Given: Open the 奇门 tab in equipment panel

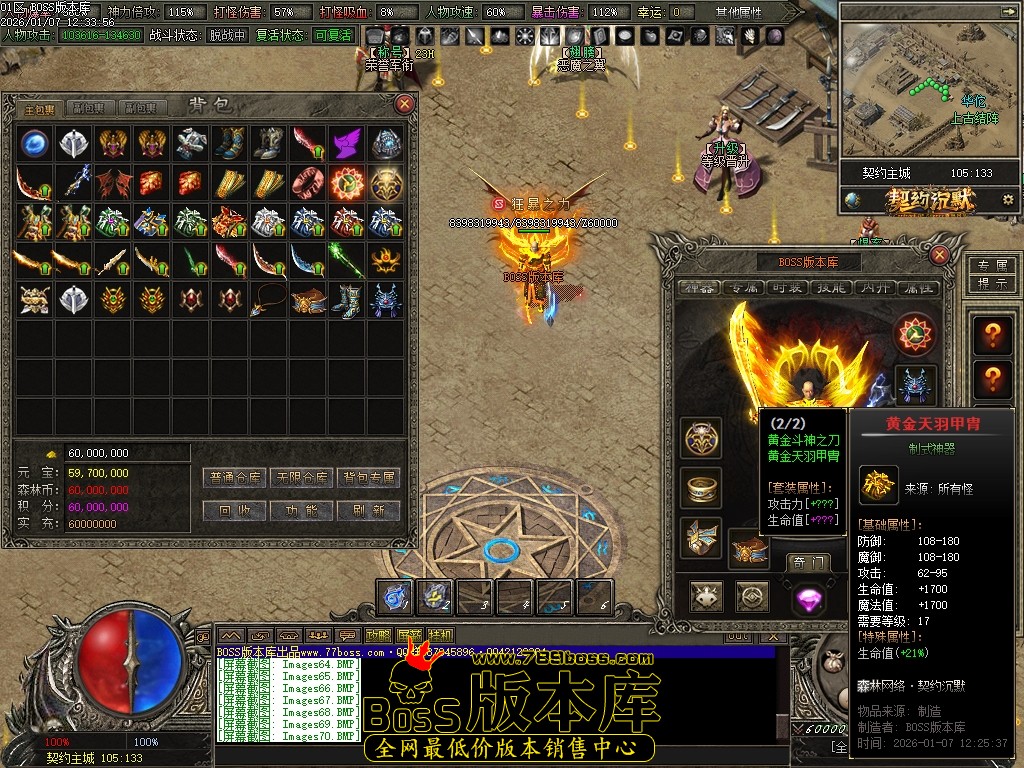Looking at the screenshot, I should 806,562.
